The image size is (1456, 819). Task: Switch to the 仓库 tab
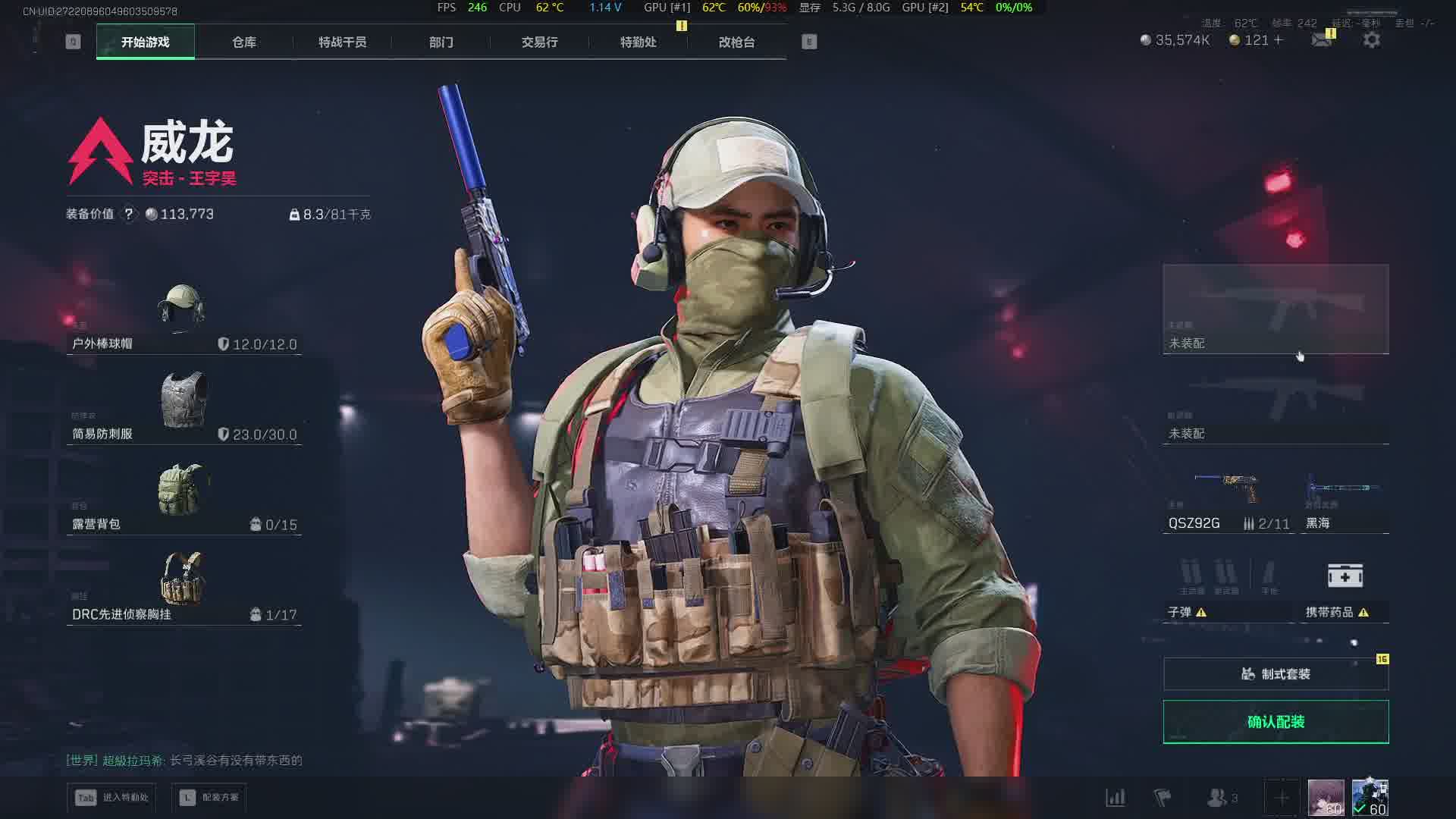point(243,42)
